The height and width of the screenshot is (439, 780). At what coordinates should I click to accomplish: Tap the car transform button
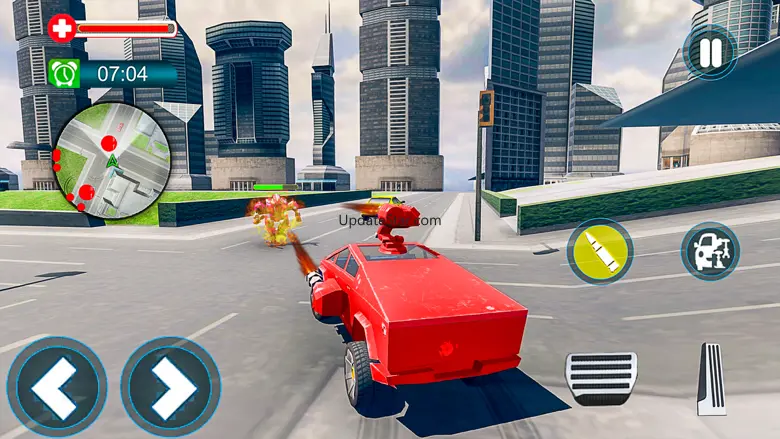tap(710, 251)
